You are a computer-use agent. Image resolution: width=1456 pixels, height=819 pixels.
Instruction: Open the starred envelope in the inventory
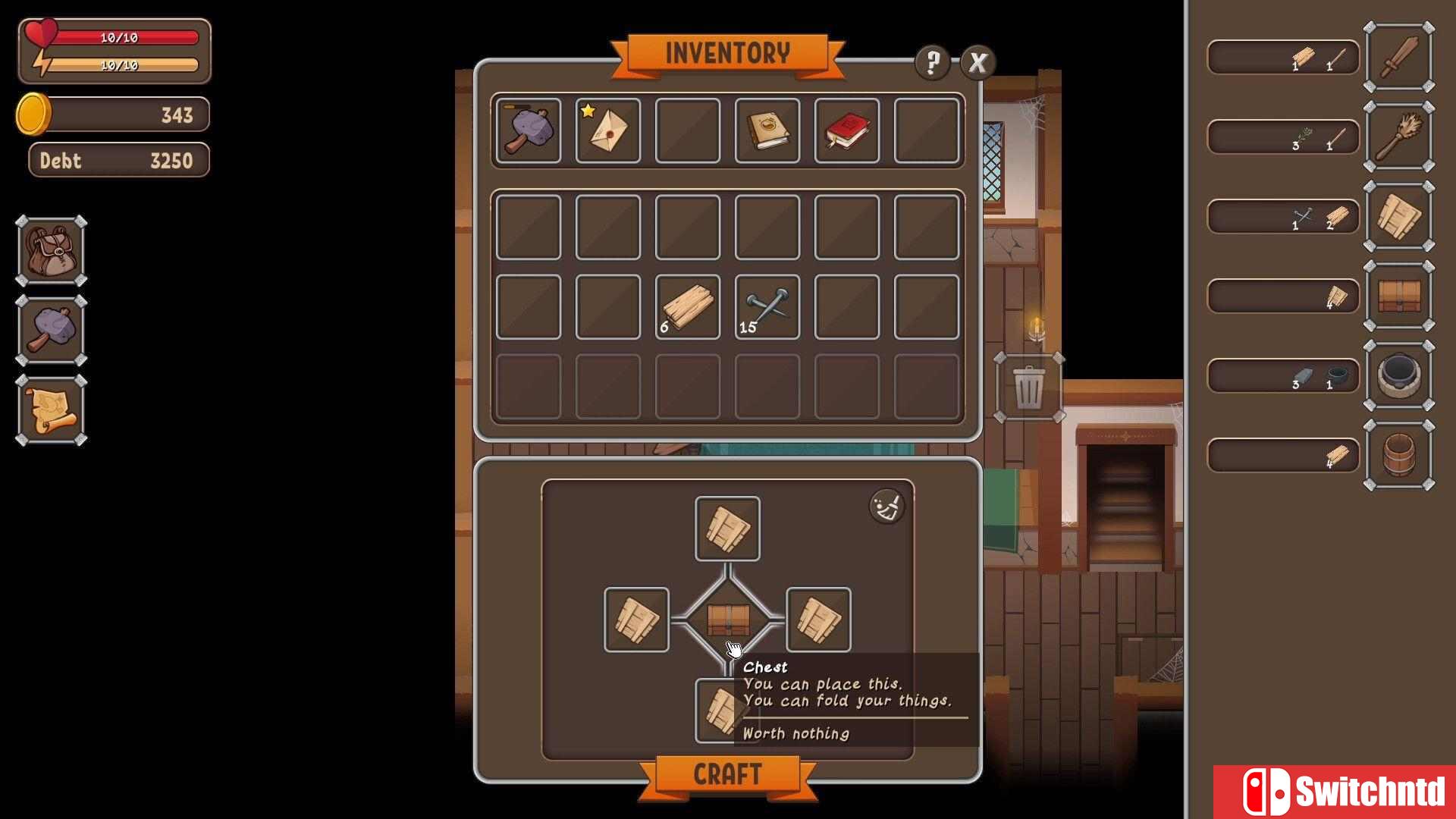point(607,132)
